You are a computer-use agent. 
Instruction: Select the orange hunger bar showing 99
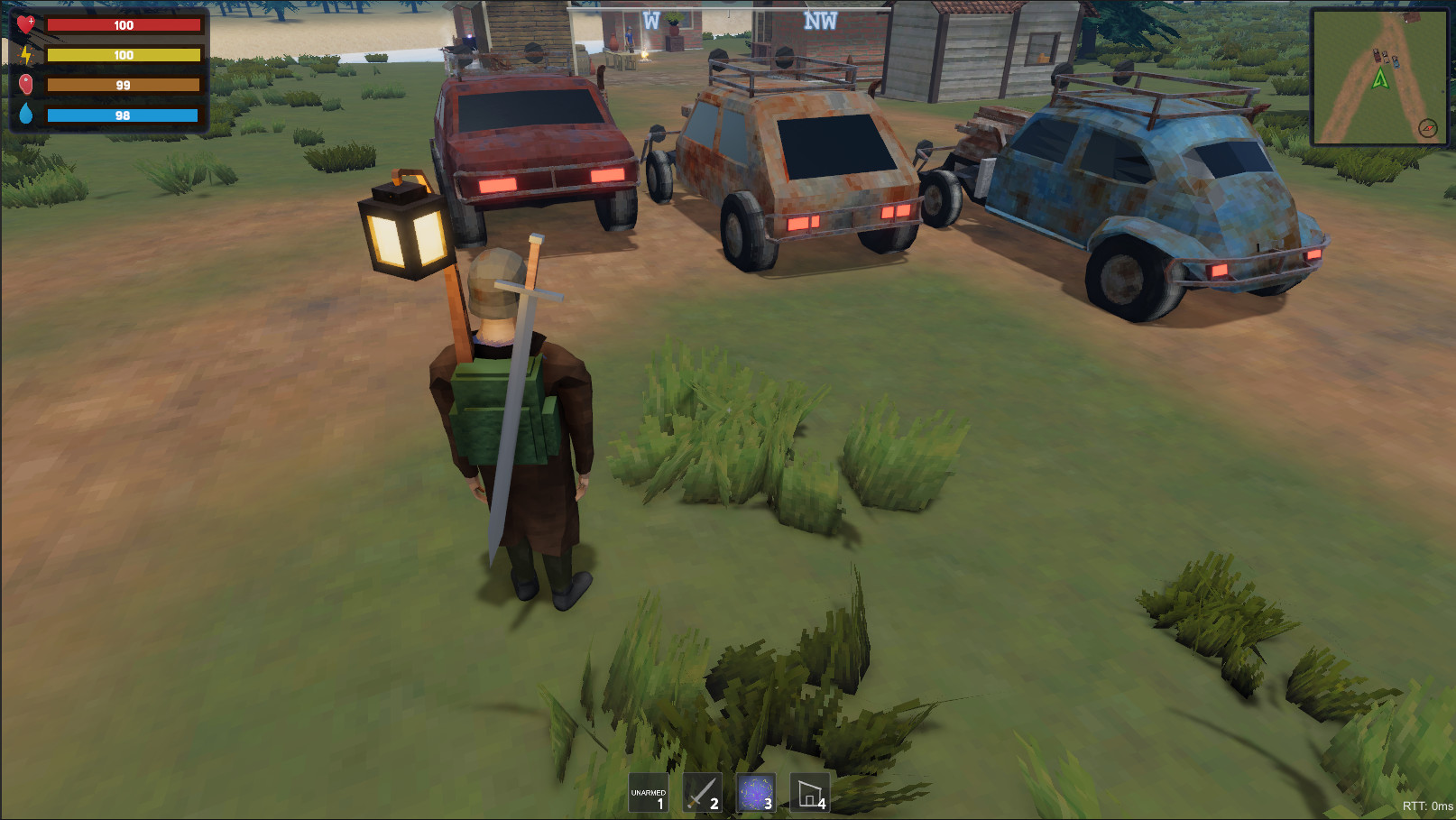(x=124, y=85)
